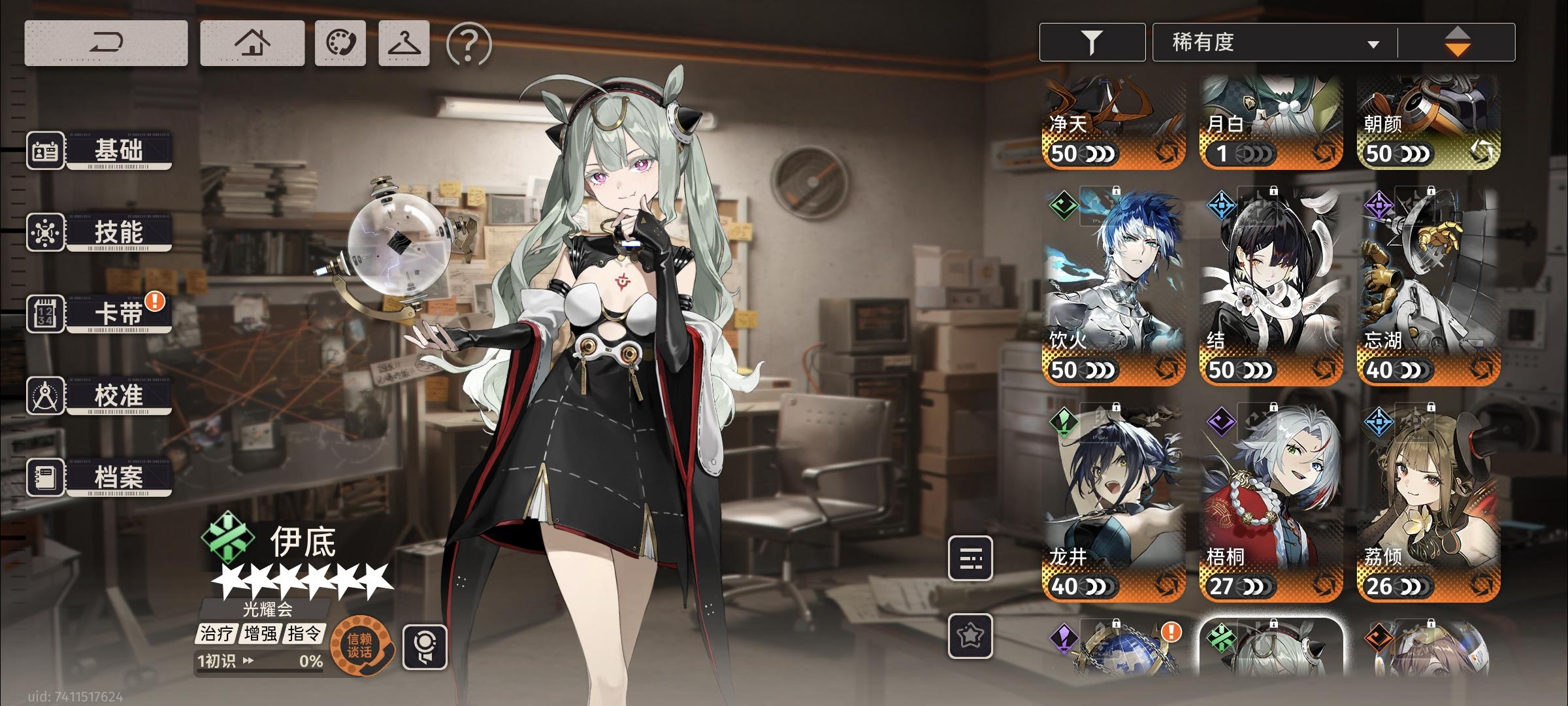
Task: Open the wardrobe hanger icon
Action: [x=405, y=43]
